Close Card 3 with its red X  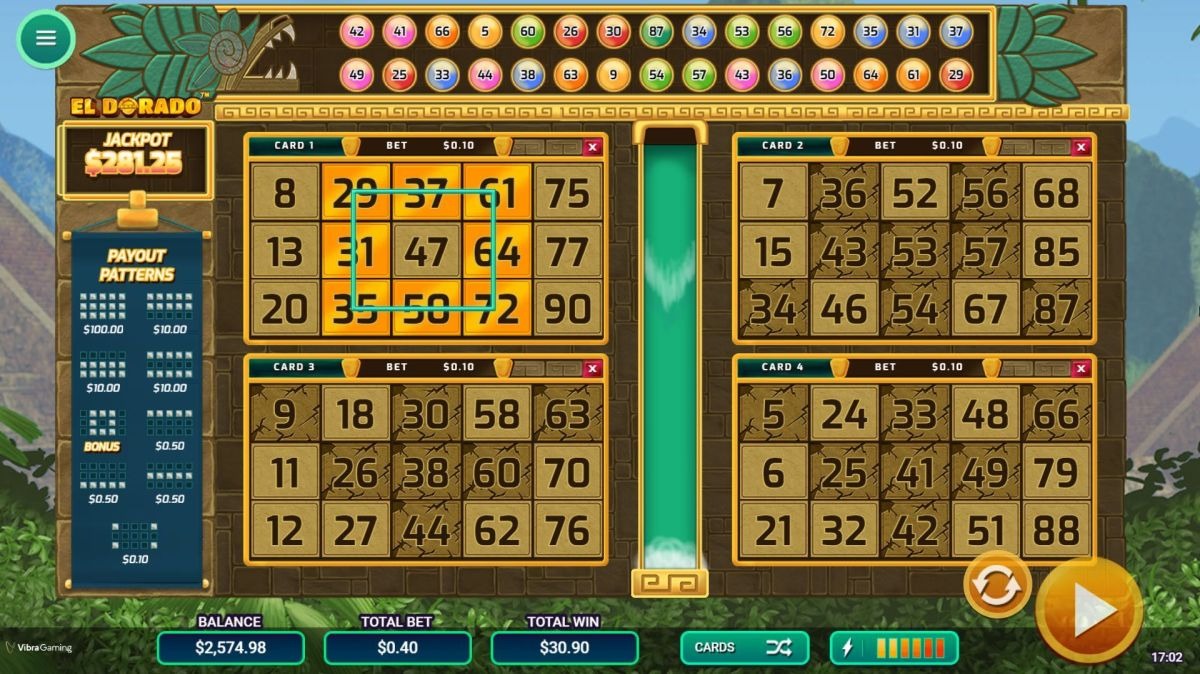tap(592, 368)
